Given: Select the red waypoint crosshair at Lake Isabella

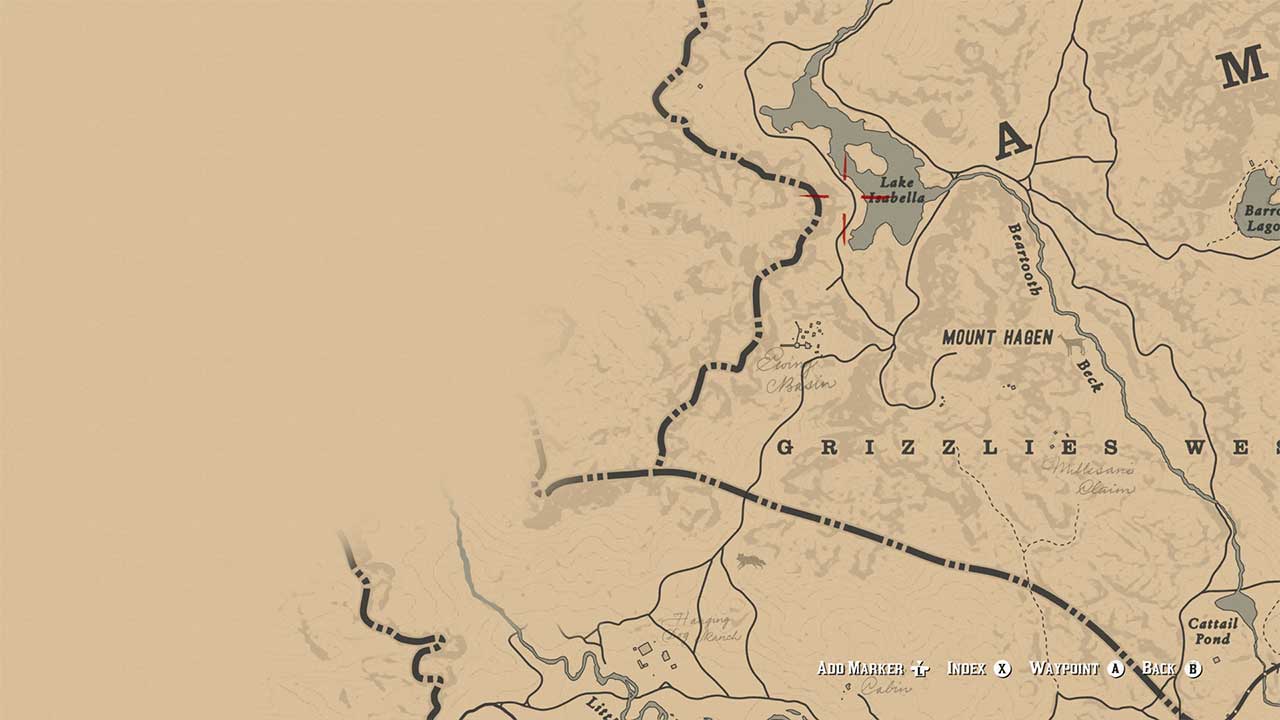Looking at the screenshot, I should click(x=843, y=197).
